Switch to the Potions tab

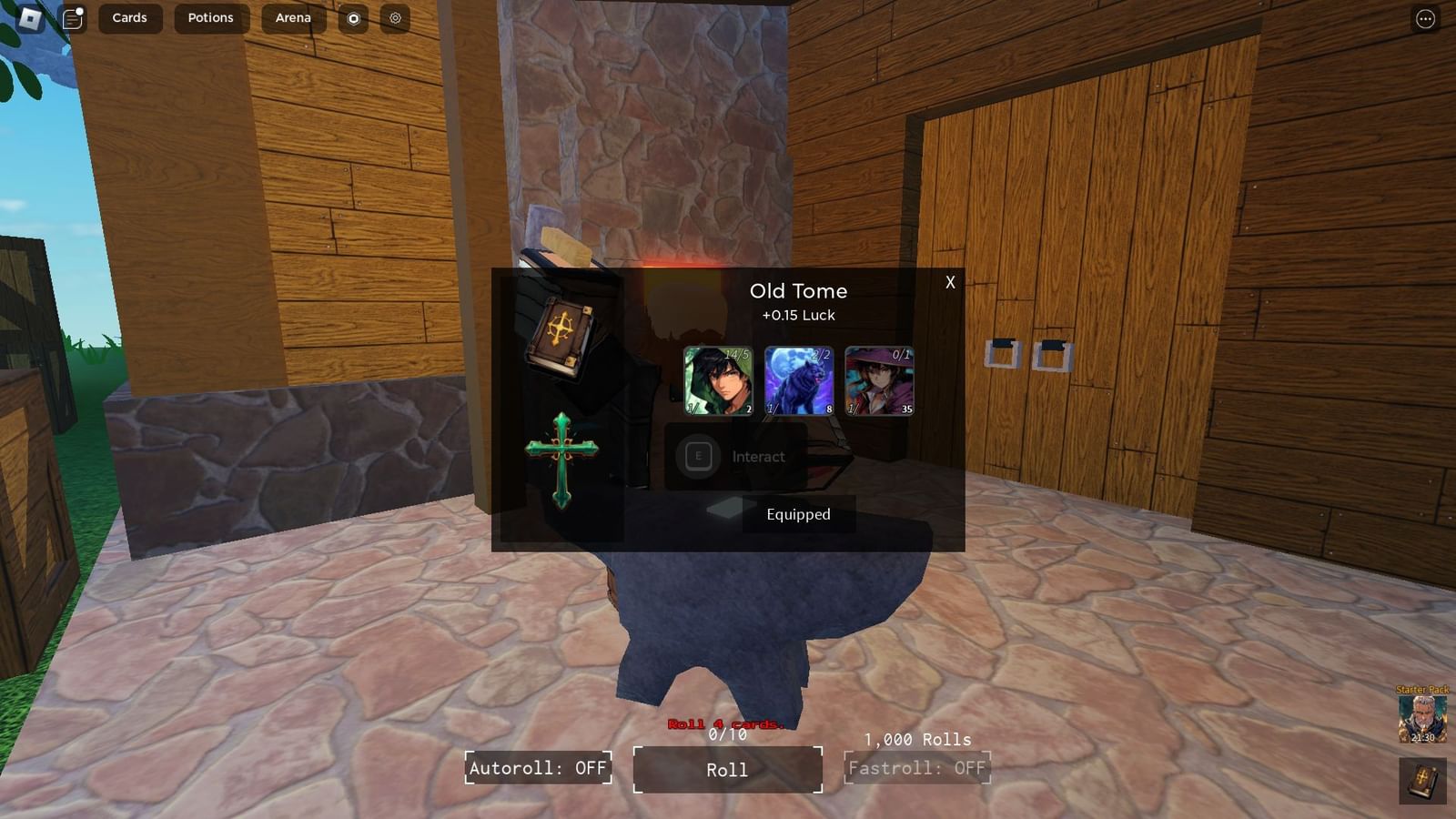point(210,17)
